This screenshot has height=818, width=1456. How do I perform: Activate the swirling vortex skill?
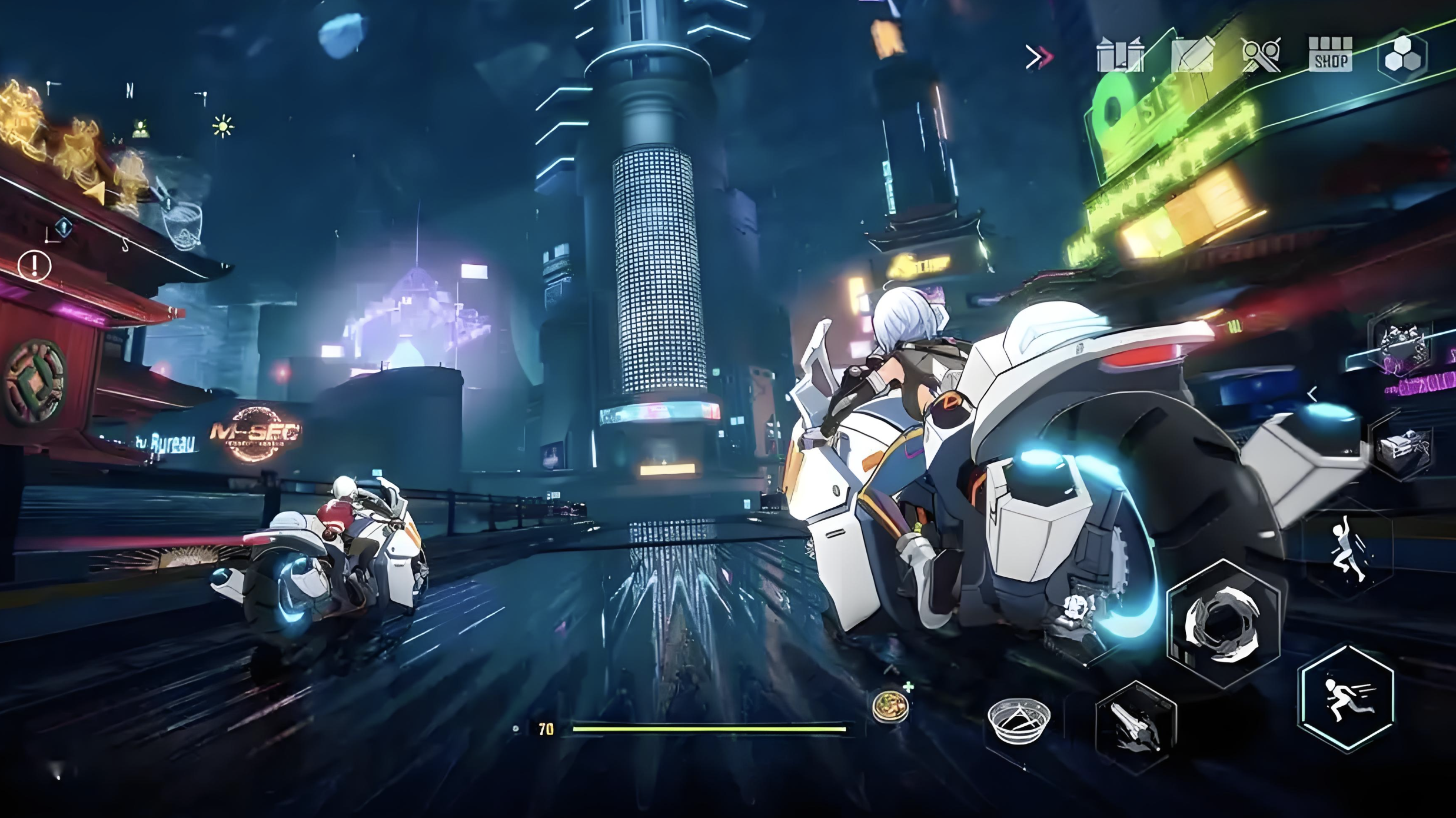coord(1223,624)
